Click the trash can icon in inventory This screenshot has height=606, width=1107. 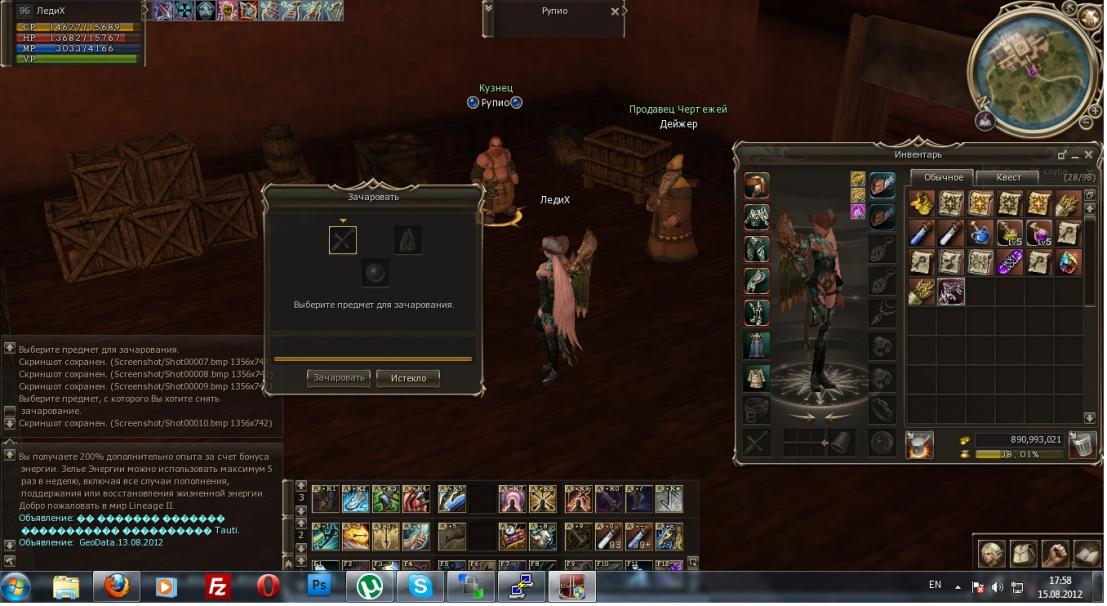tap(1081, 445)
